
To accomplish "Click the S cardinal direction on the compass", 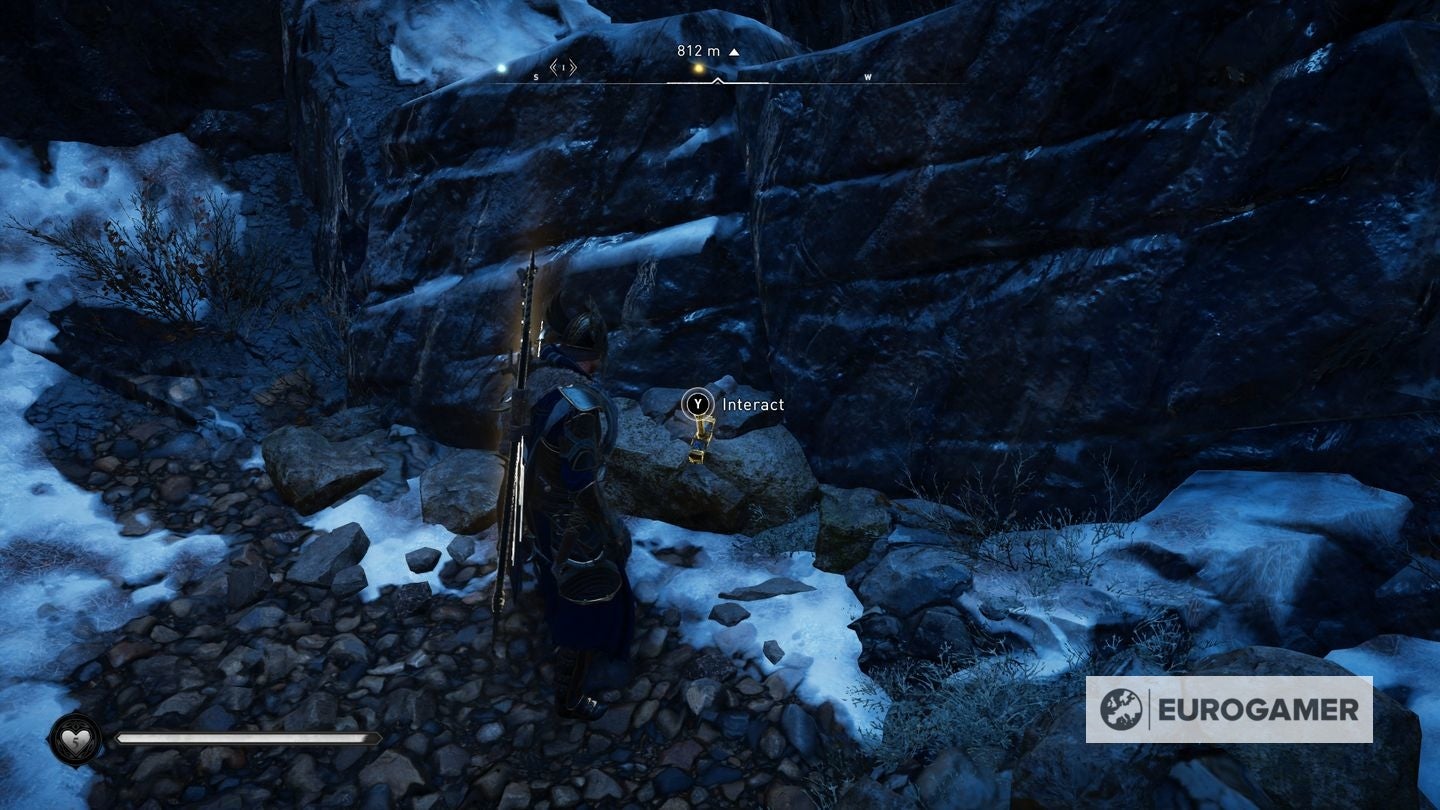I will click(535, 76).
